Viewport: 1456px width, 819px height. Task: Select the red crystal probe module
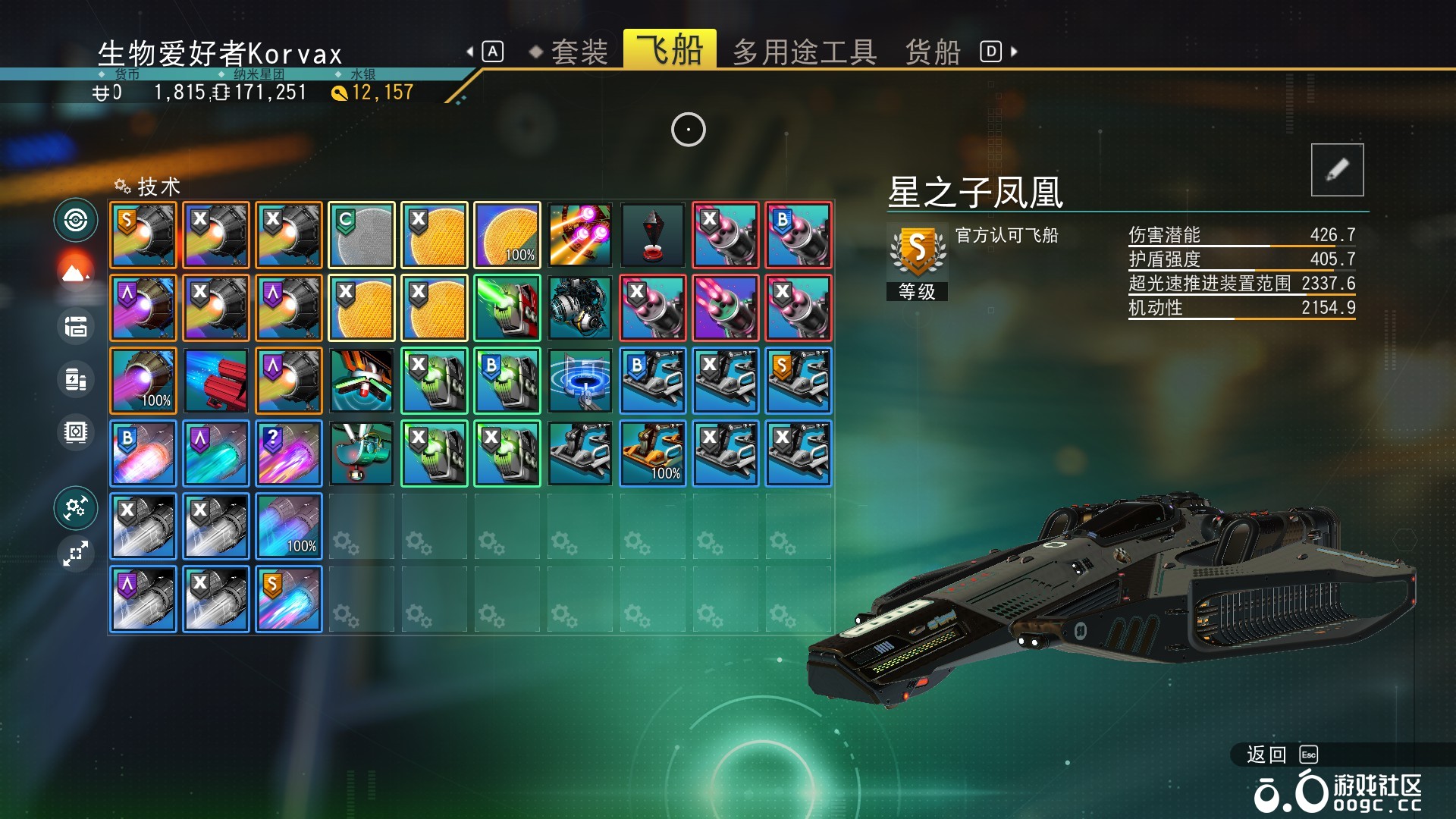tap(653, 235)
